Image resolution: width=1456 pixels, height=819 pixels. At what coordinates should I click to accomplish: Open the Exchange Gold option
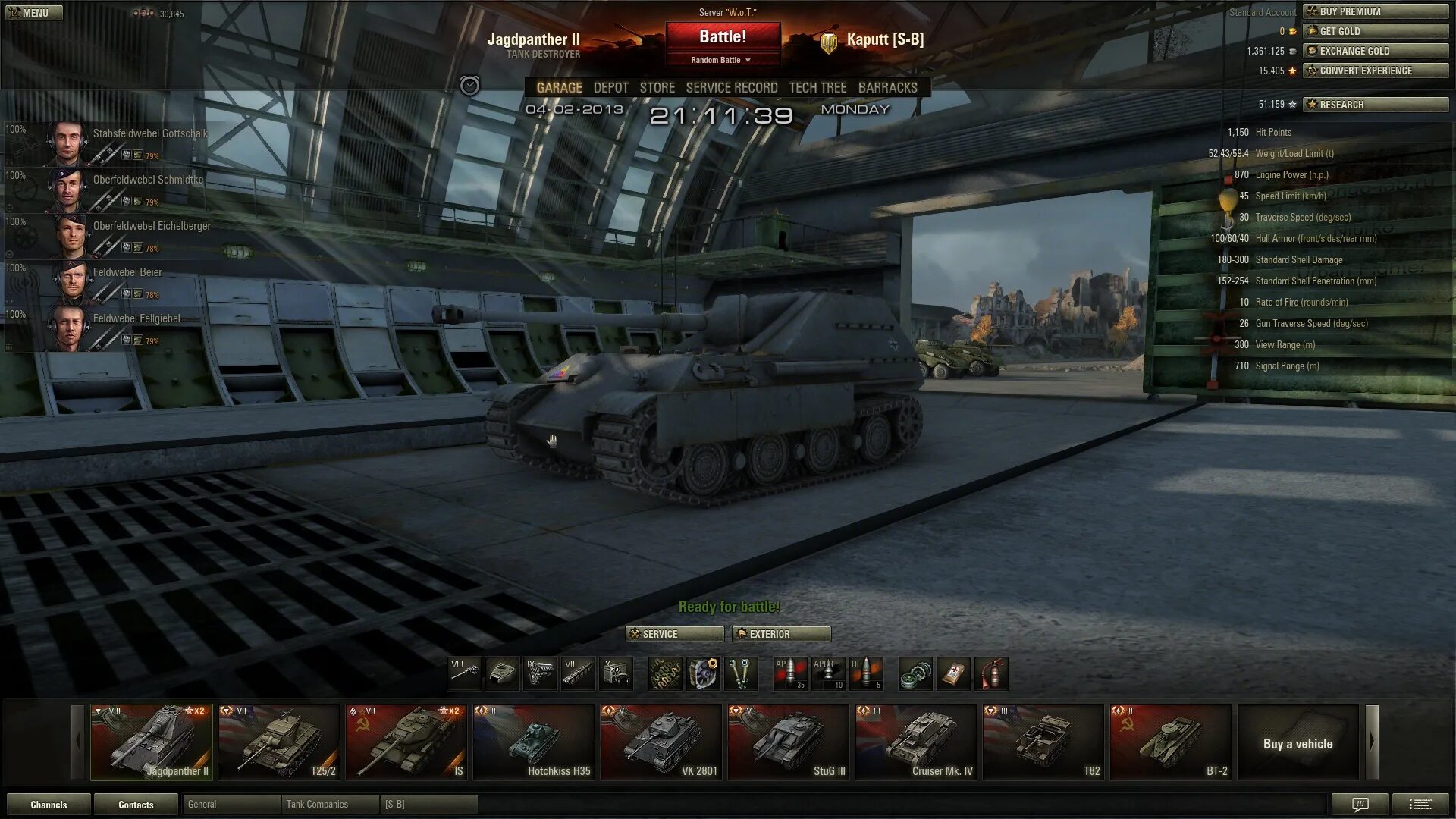click(x=1376, y=51)
